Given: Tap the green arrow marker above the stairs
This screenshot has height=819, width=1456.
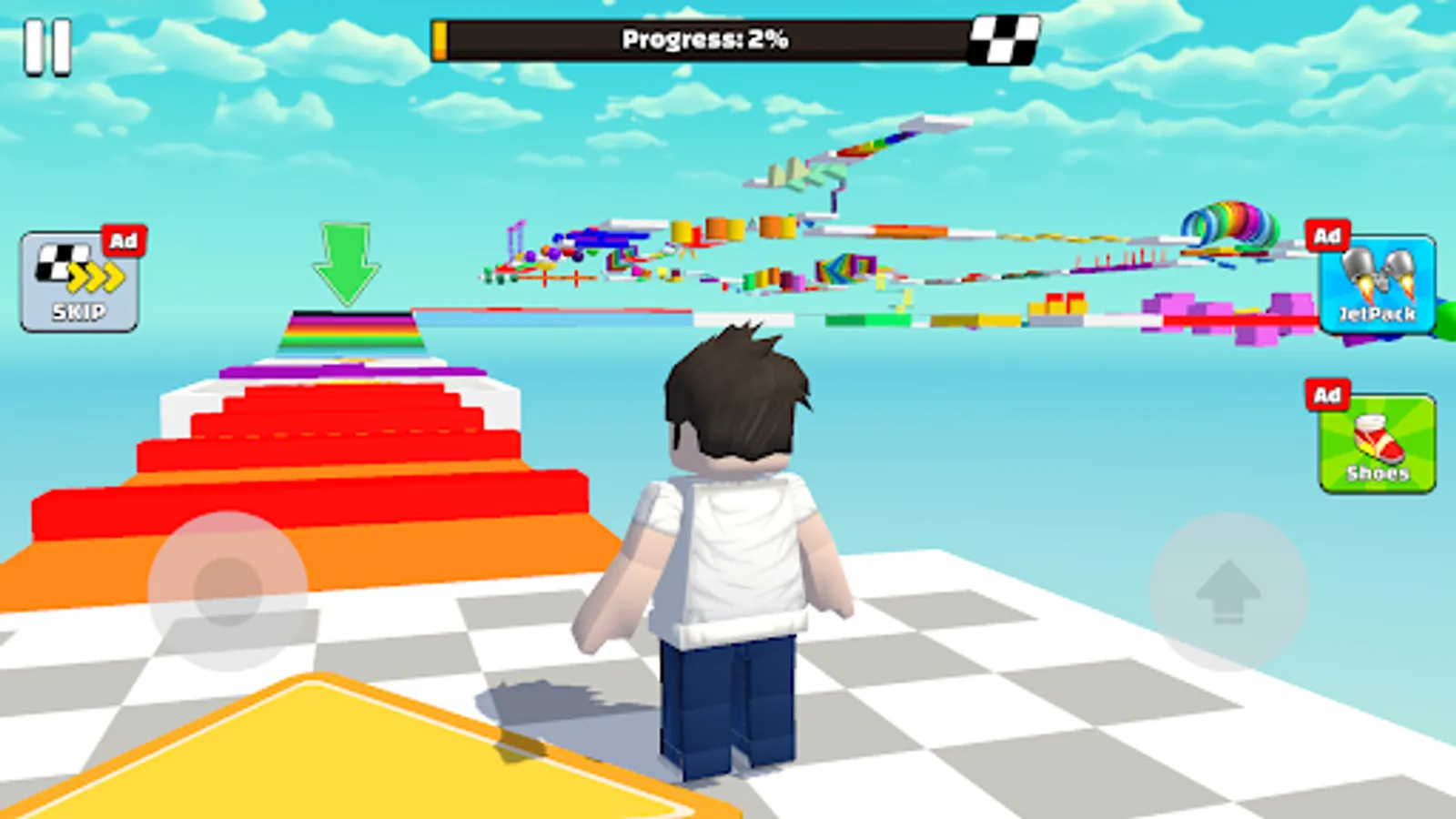Looking at the screenshot, I should 346,264.
